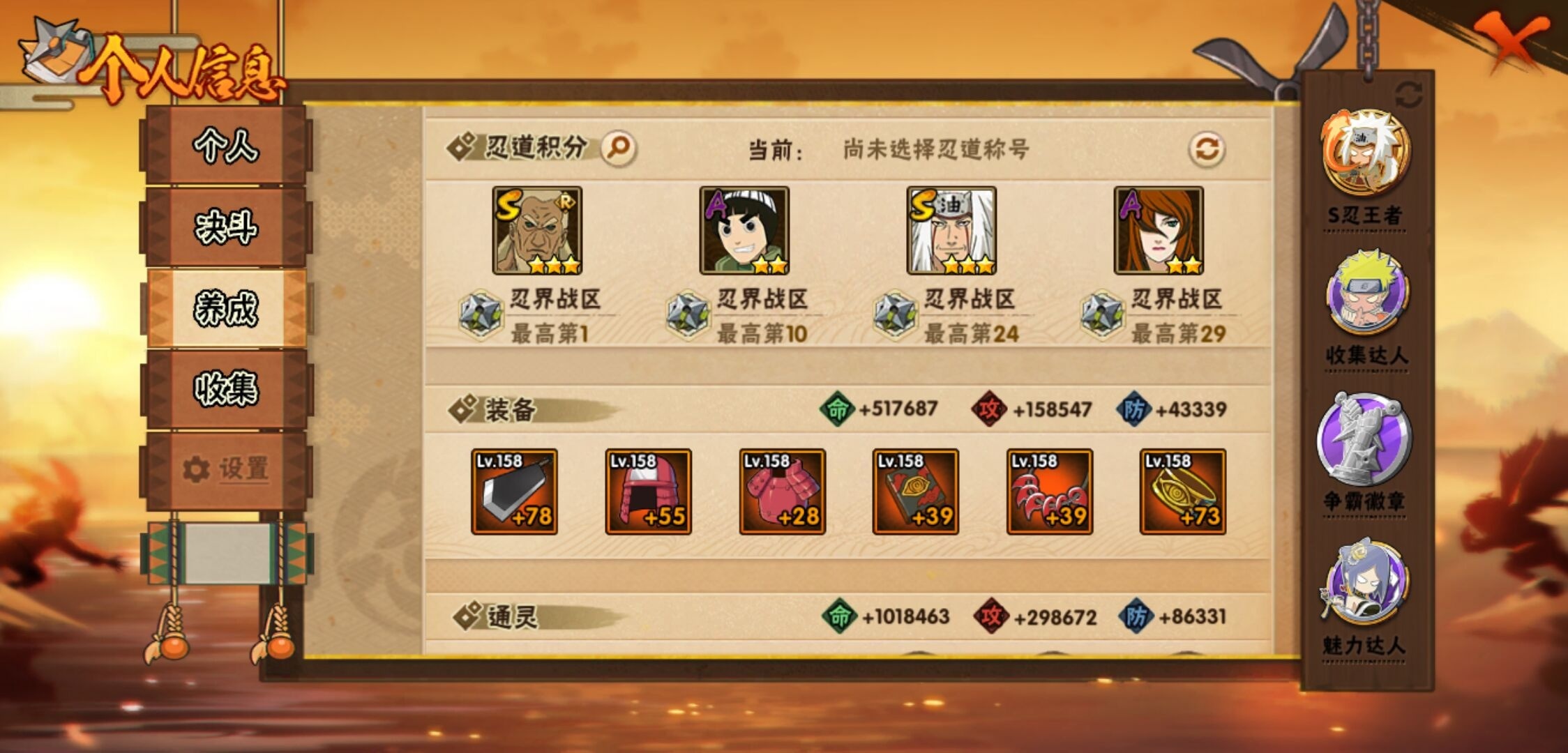This screenshot has height=753, width=1568.
Task: Select the Jiraiya character portrait
Action: click(949, 231)
